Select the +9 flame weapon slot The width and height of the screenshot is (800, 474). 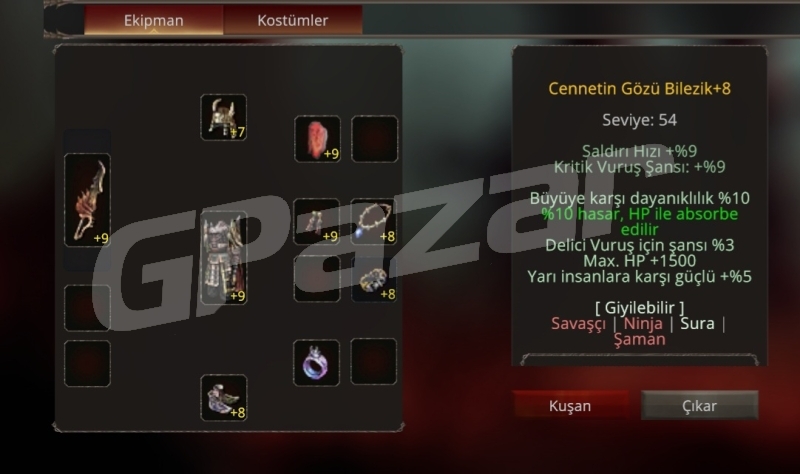(87, 200)
